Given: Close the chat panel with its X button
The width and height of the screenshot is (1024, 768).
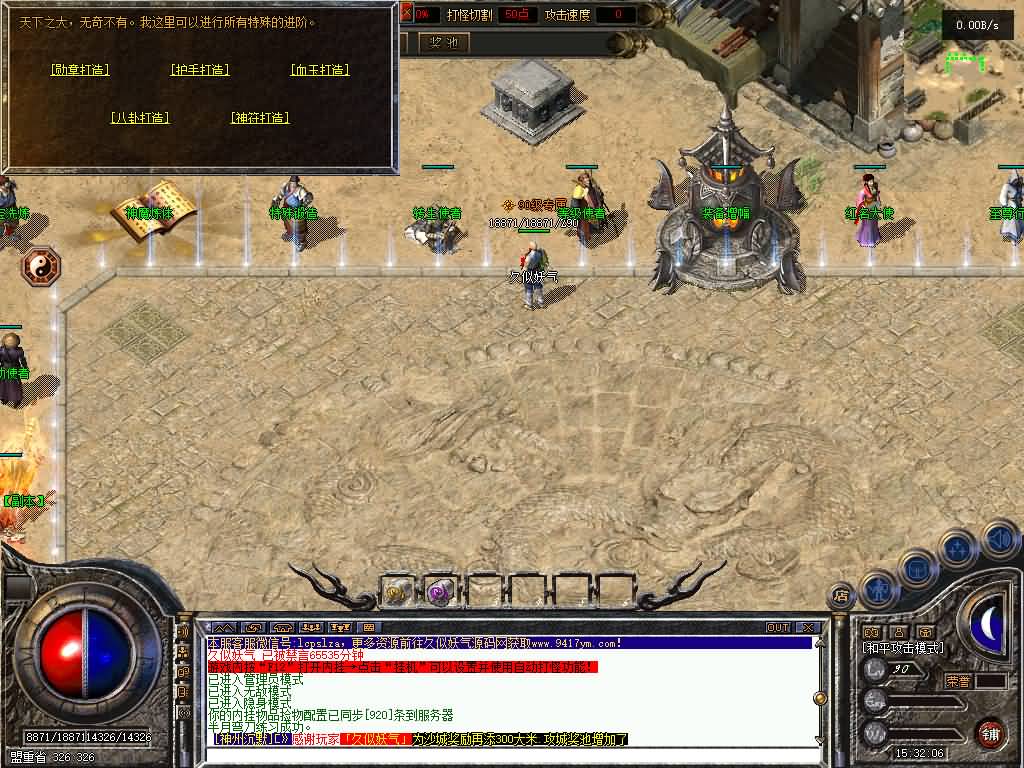Looking at the screenshot, I should (x=807, y=628).
